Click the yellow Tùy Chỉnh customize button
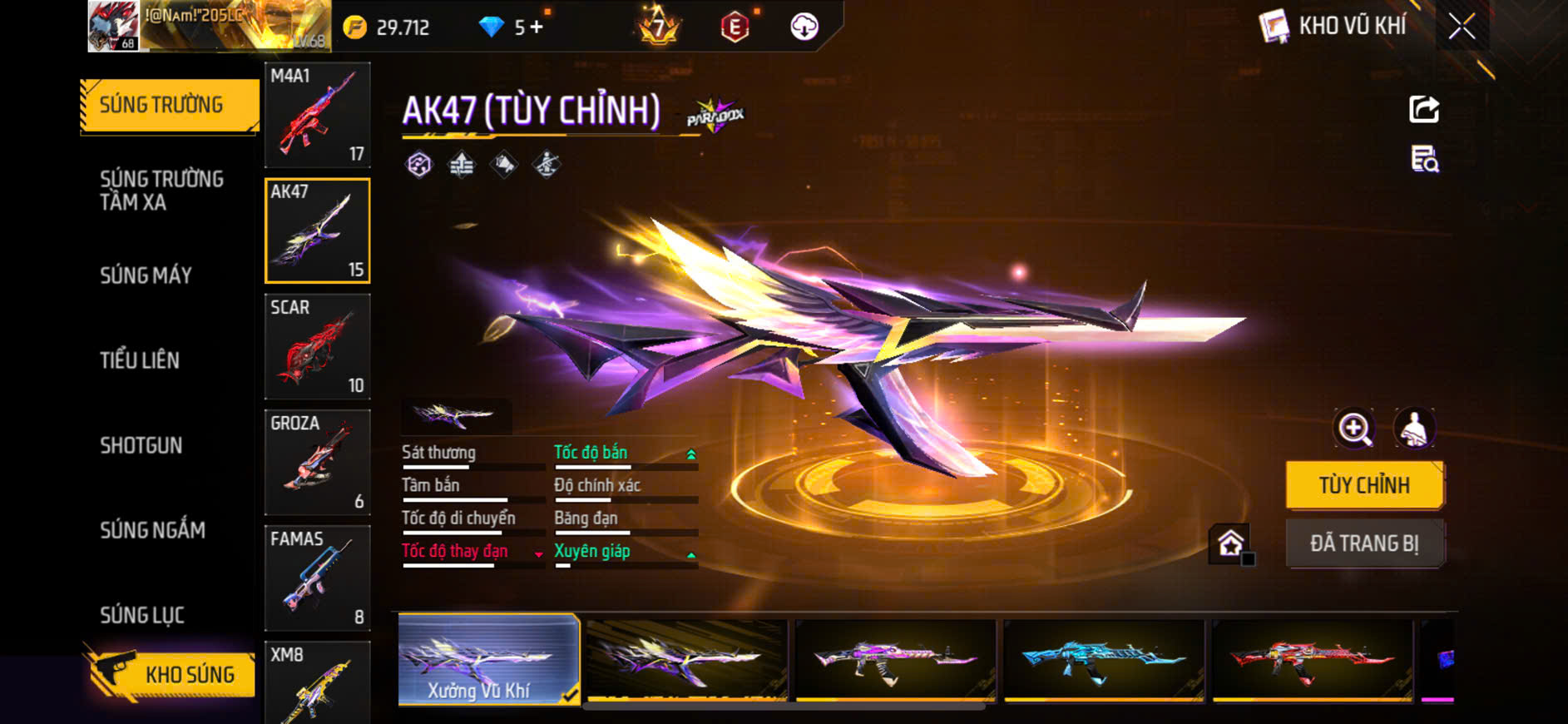Image resolution: width=1568 pixels, height=724 pixels. tap(1364, 485)
